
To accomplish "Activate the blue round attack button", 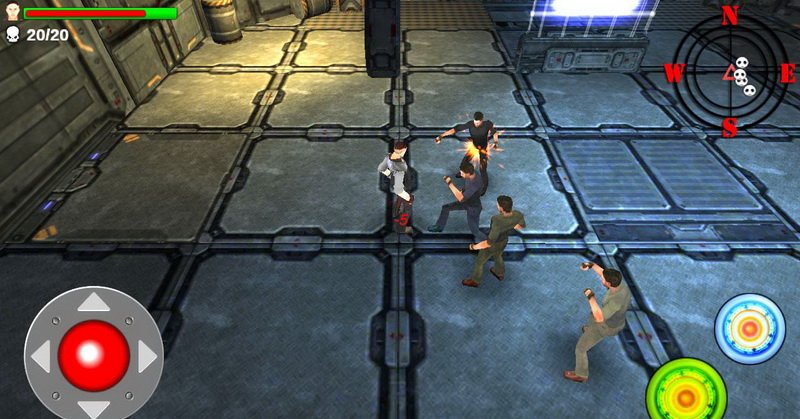I will [x=750, y=329].
